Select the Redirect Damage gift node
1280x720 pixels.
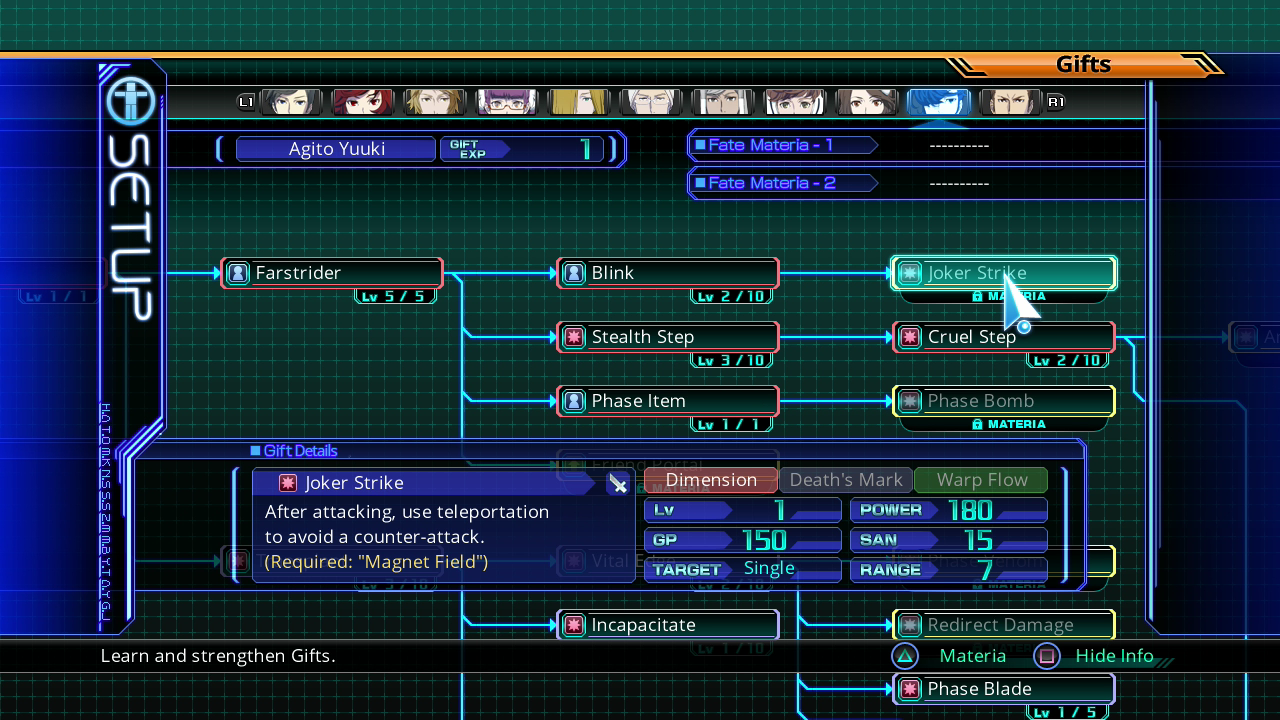pos(1003,625)
